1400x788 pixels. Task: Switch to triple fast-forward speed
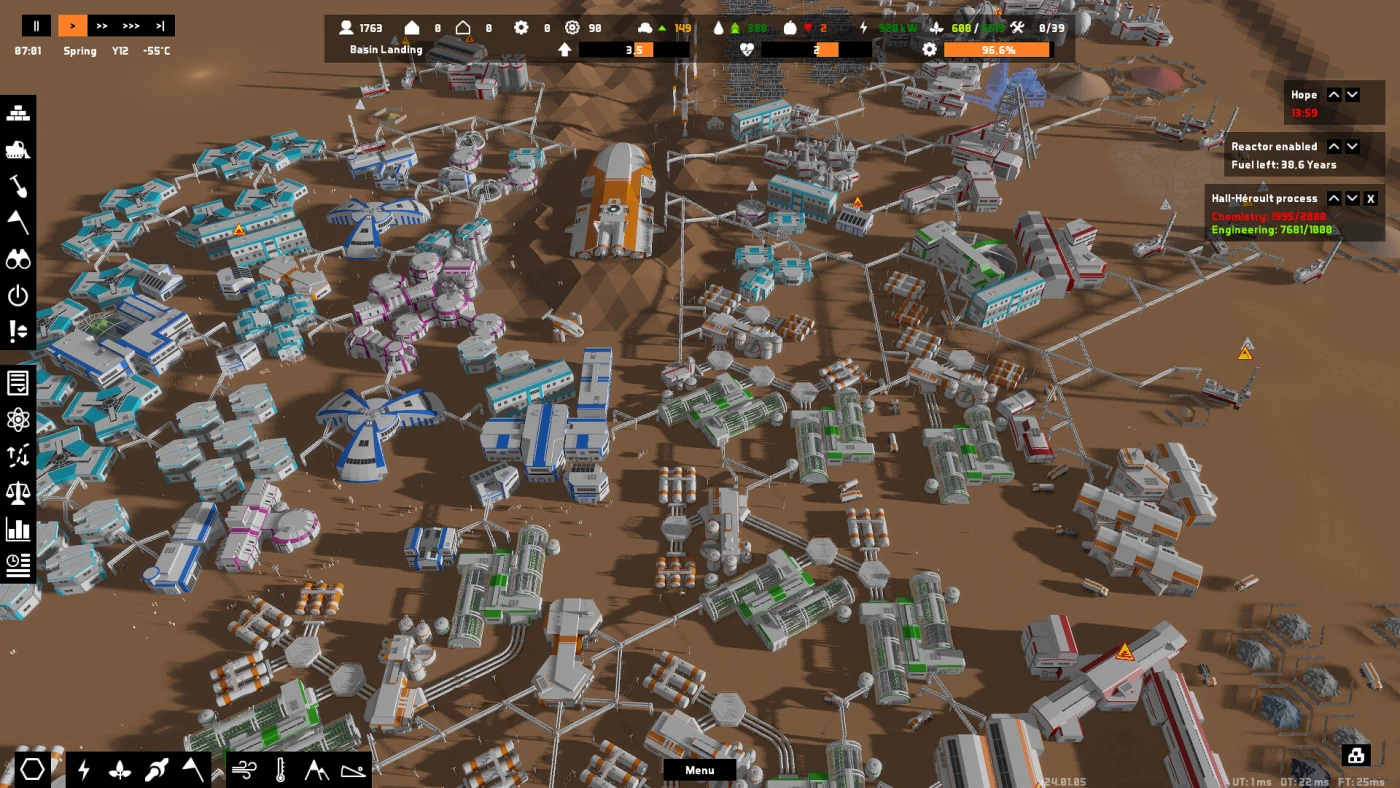[131, 26]
